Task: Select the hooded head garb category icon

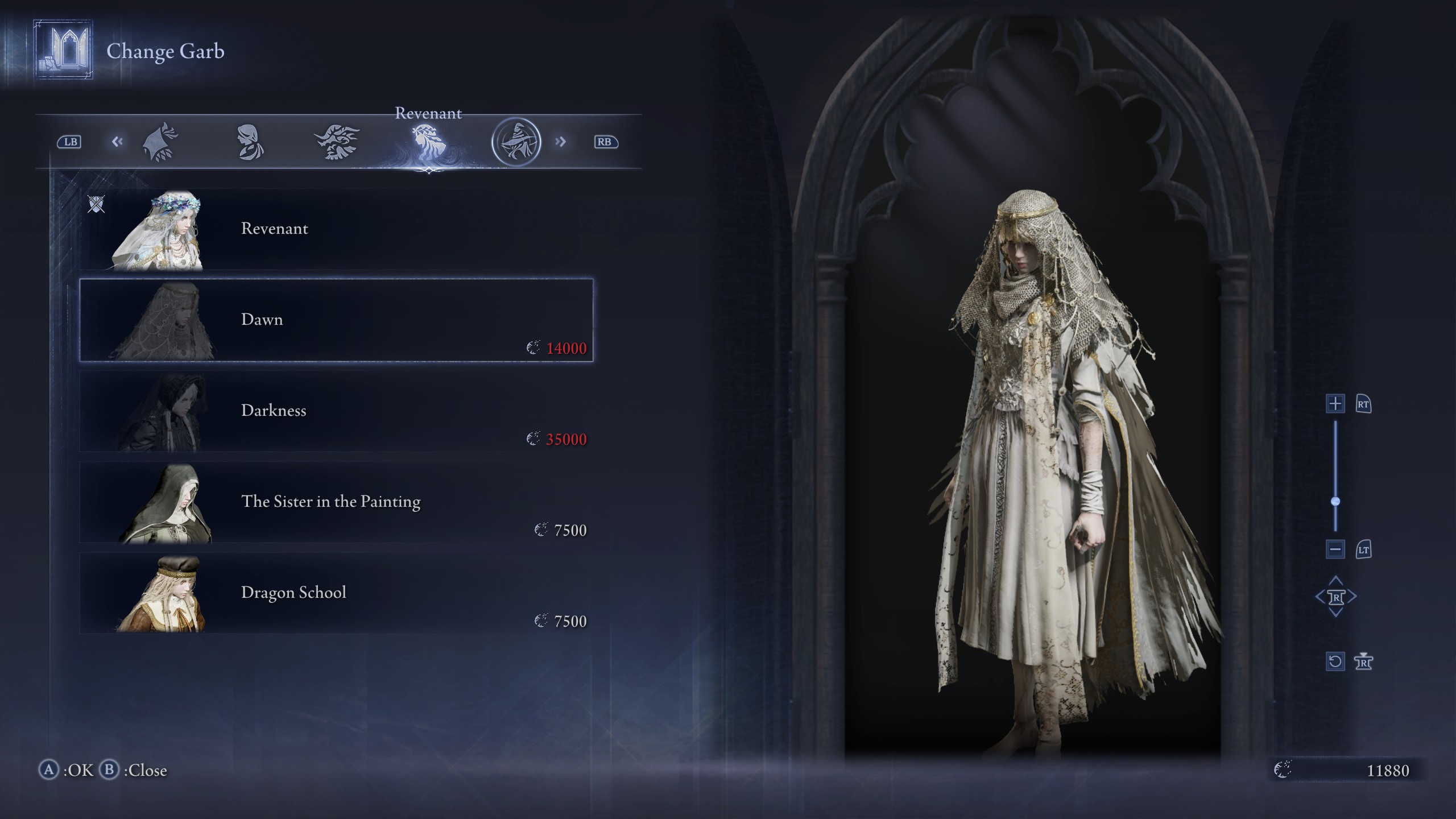Action: 160,142
